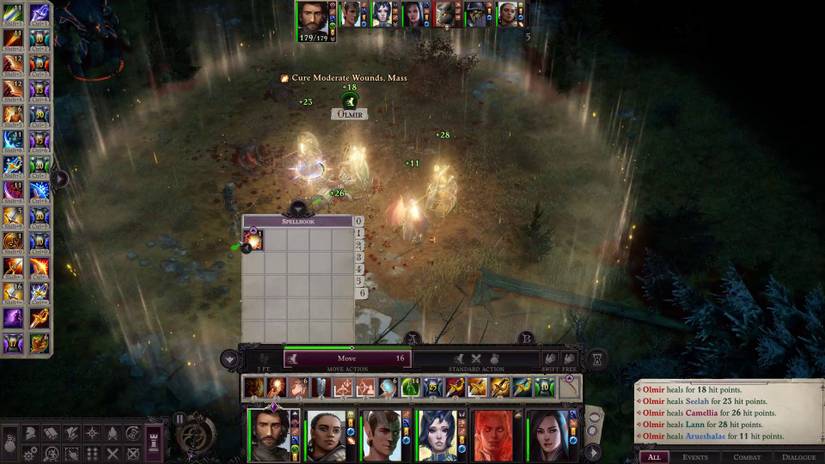Expand the left ability panel arrow
Screen dimensions: 825x464
[59, 179]
